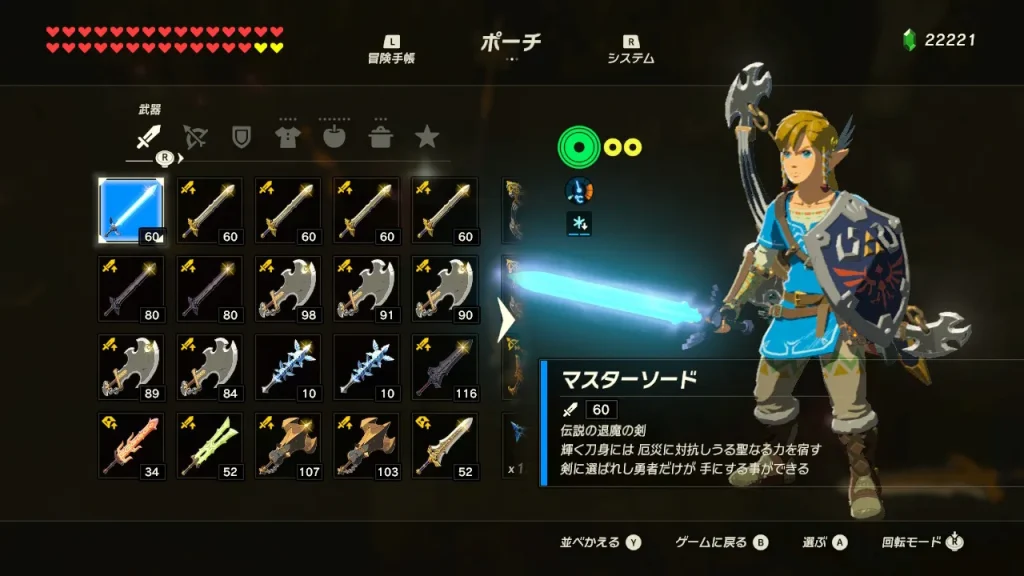The image size is (1024, 576).
Task: Open the 冒険手帳 adventure log page
Action: pos(391,50)
